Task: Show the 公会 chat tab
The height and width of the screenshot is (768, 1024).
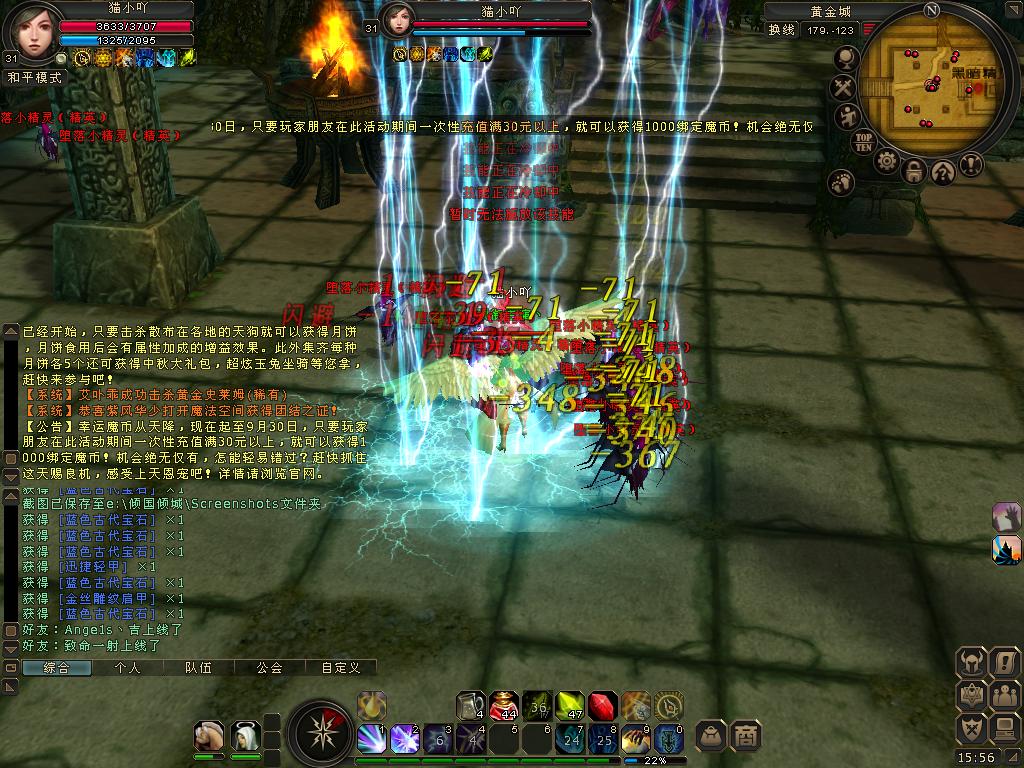Action: pos(269,667)
